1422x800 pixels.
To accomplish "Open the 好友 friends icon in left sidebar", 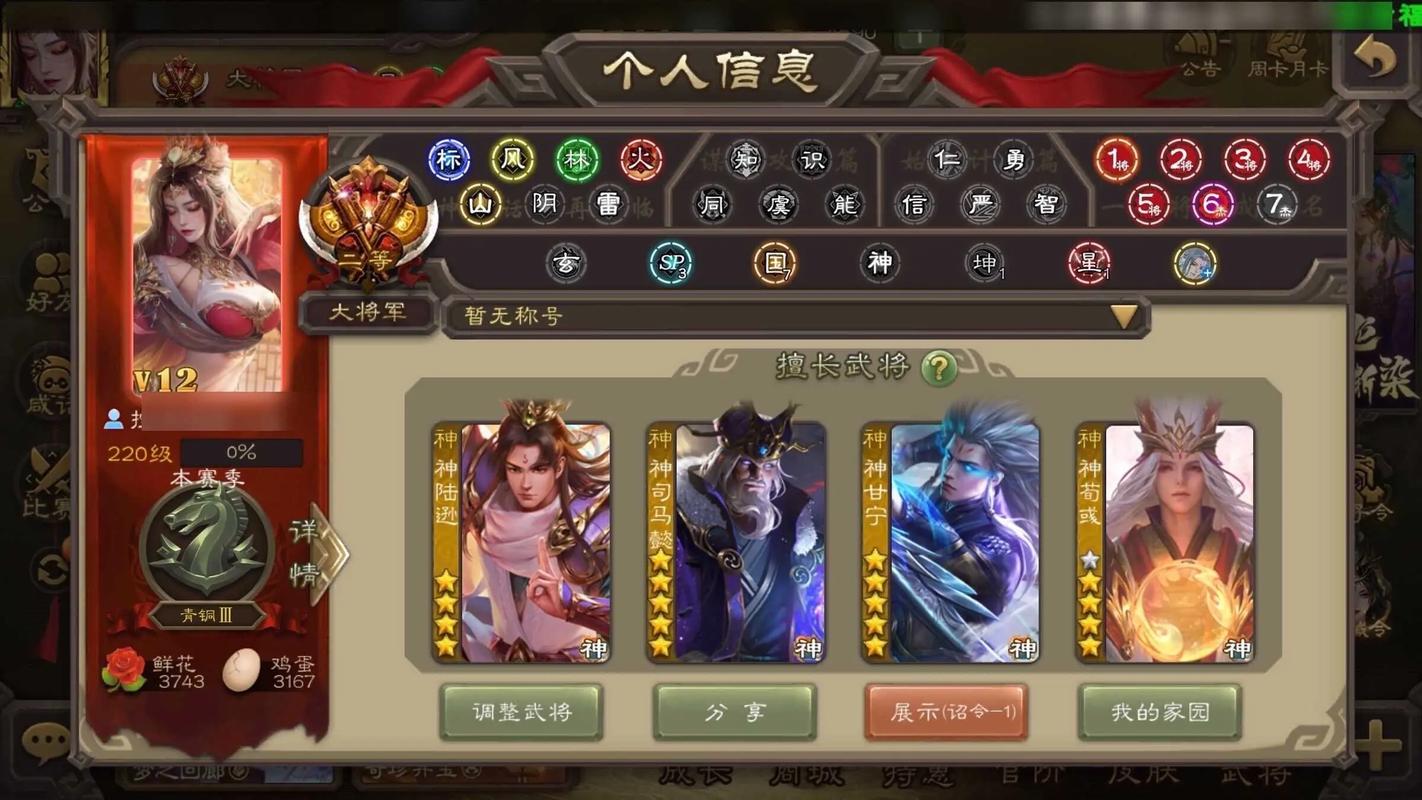I will (47, 272).
